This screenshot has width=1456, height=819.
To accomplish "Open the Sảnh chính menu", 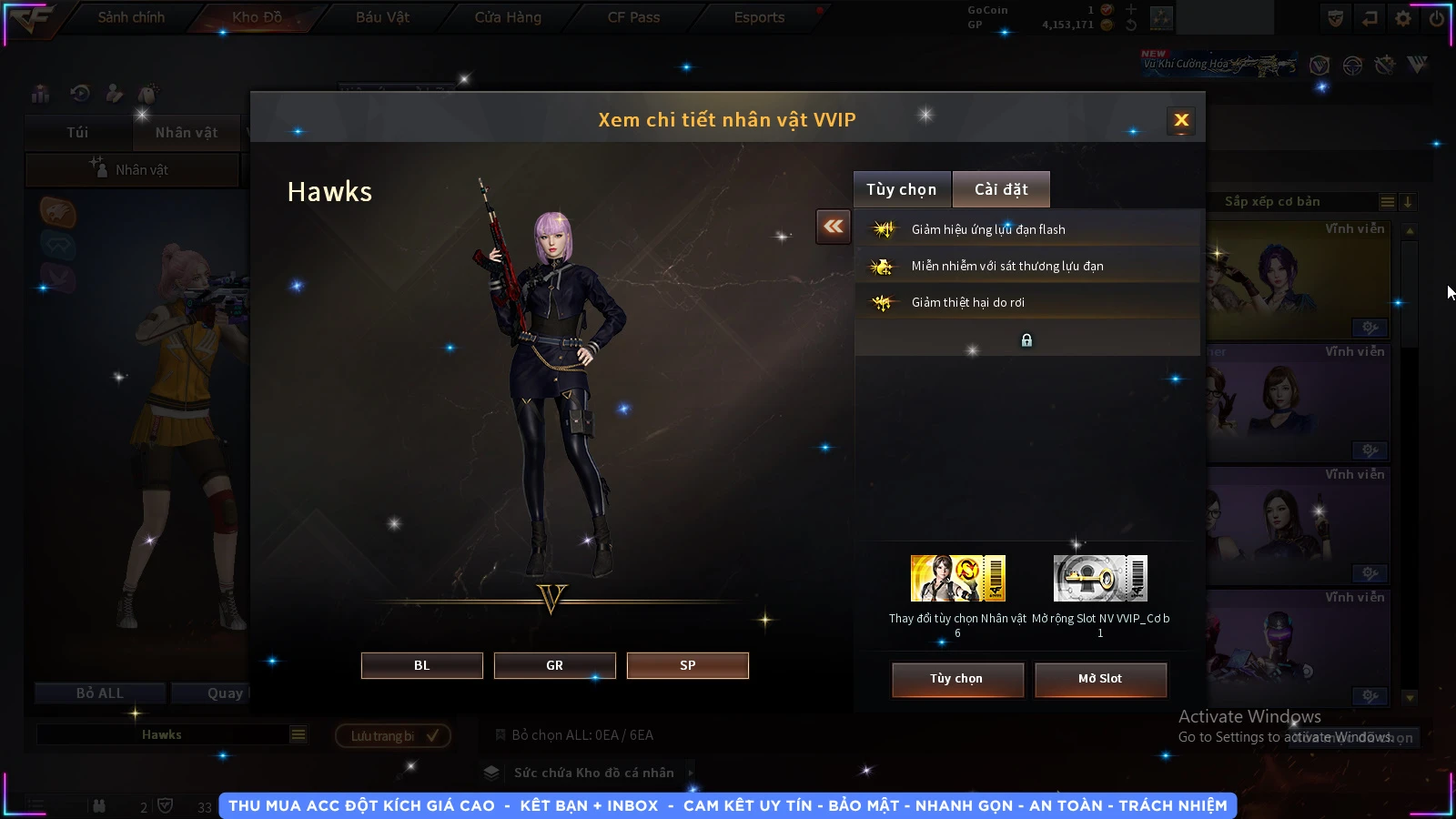I will click(131, 17).
